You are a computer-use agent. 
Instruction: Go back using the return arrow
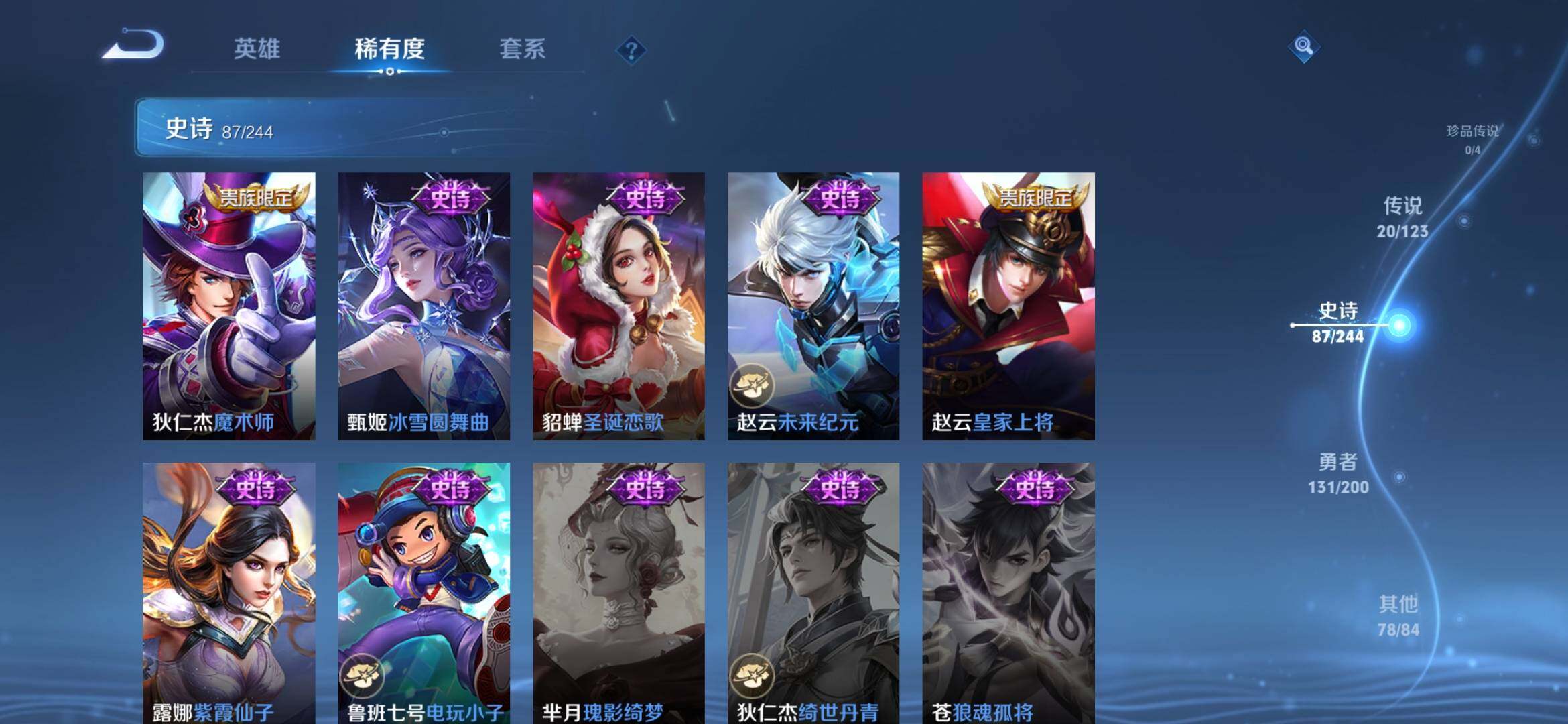[134, 46]
